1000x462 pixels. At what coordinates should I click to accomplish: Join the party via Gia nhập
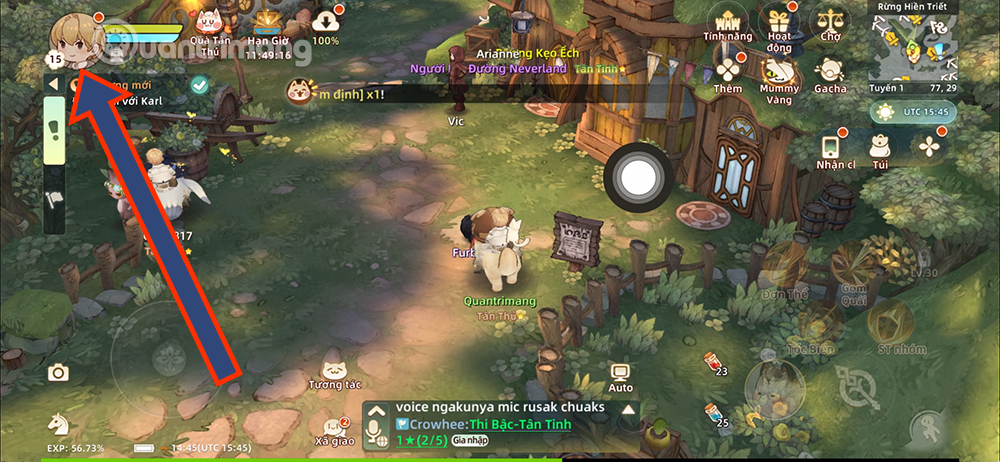point(467,439)
